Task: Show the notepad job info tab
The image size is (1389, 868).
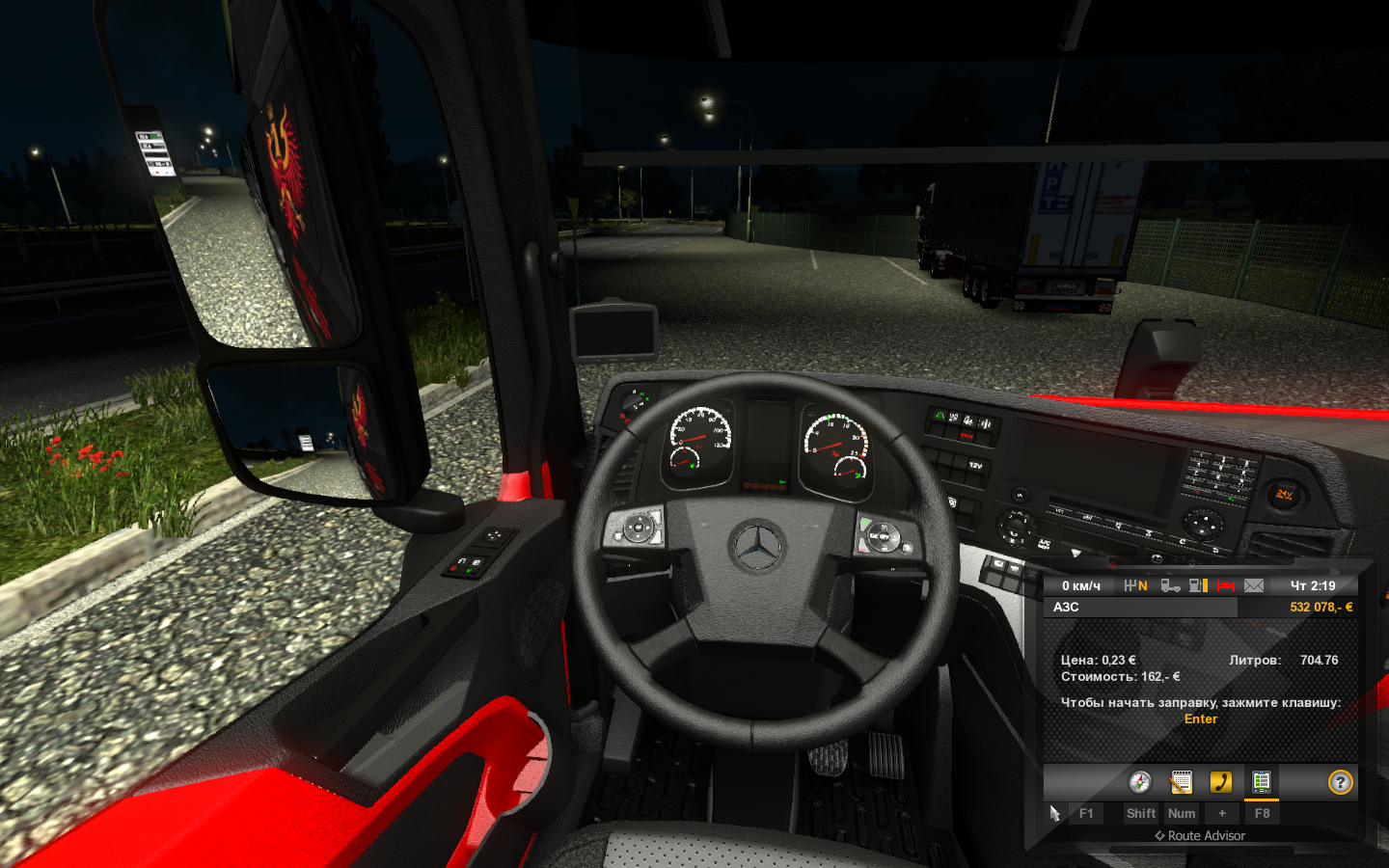Action: [x=1181, y=782]
